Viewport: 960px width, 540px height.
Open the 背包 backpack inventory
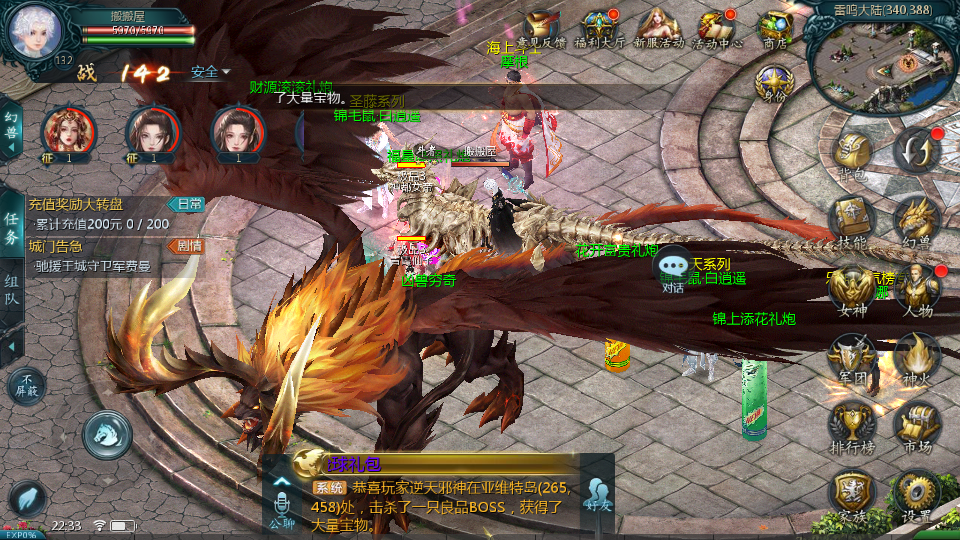852,155
